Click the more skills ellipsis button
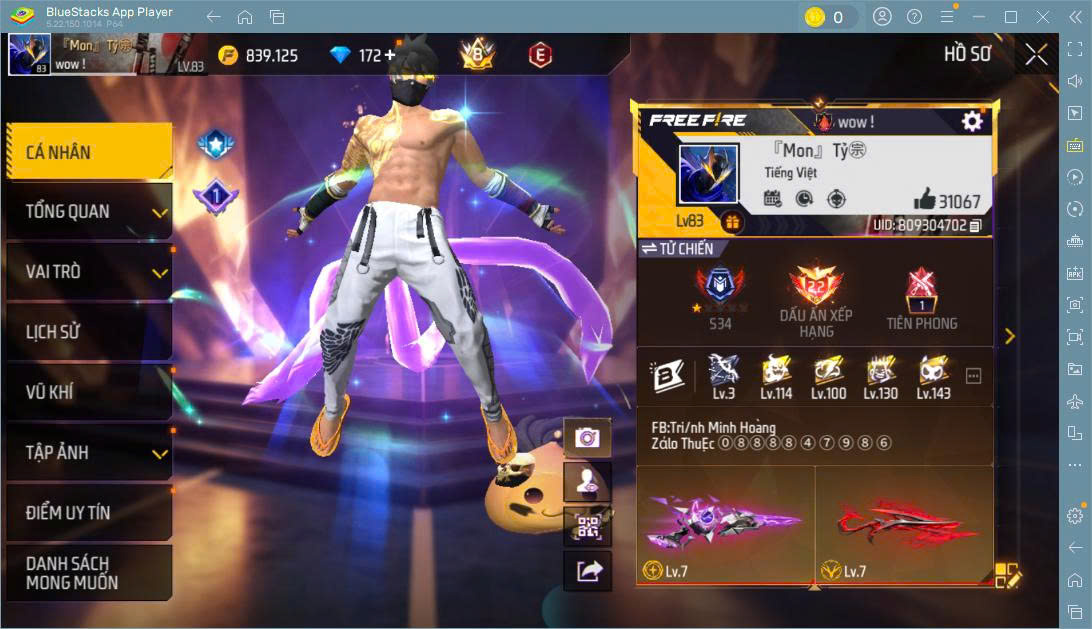 point(973,376)
